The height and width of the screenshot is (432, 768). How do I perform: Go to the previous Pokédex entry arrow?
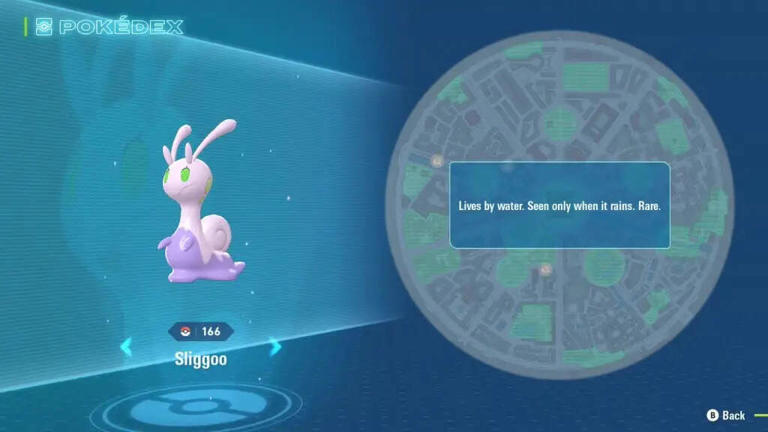[126, 347]
